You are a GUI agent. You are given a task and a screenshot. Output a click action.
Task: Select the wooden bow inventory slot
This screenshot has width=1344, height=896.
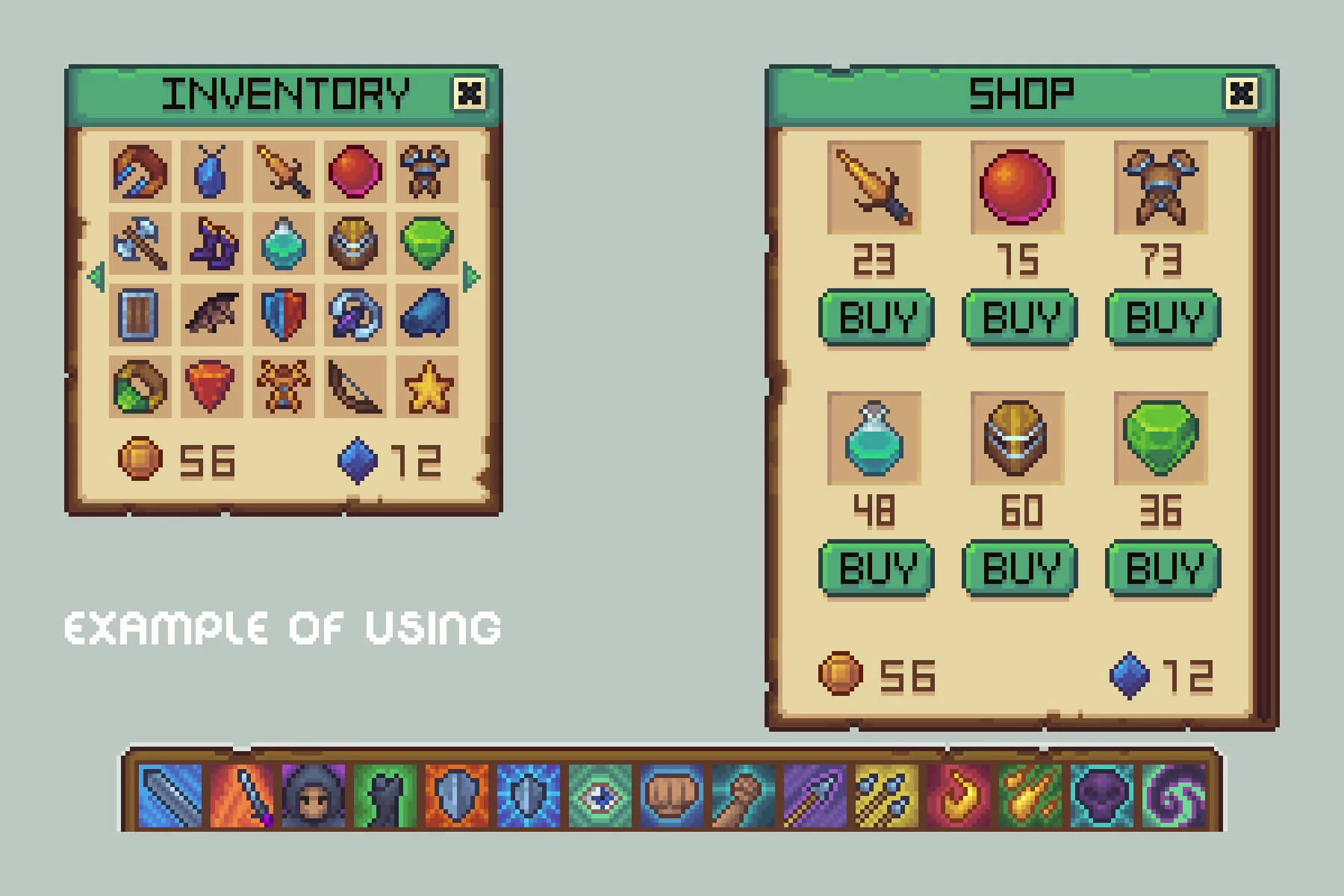click(355, 387)
